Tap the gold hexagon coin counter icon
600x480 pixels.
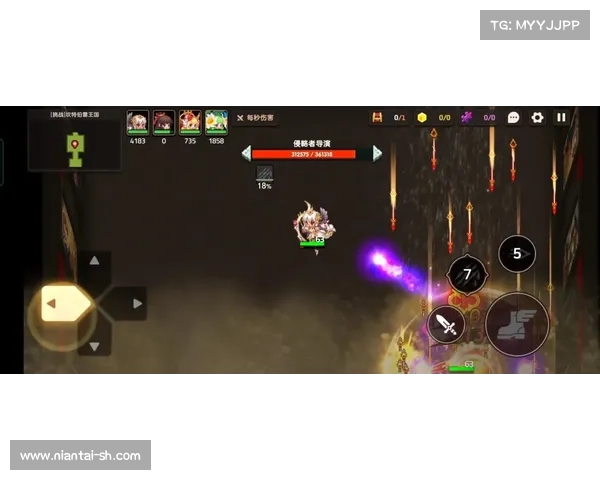pos(422,117)
